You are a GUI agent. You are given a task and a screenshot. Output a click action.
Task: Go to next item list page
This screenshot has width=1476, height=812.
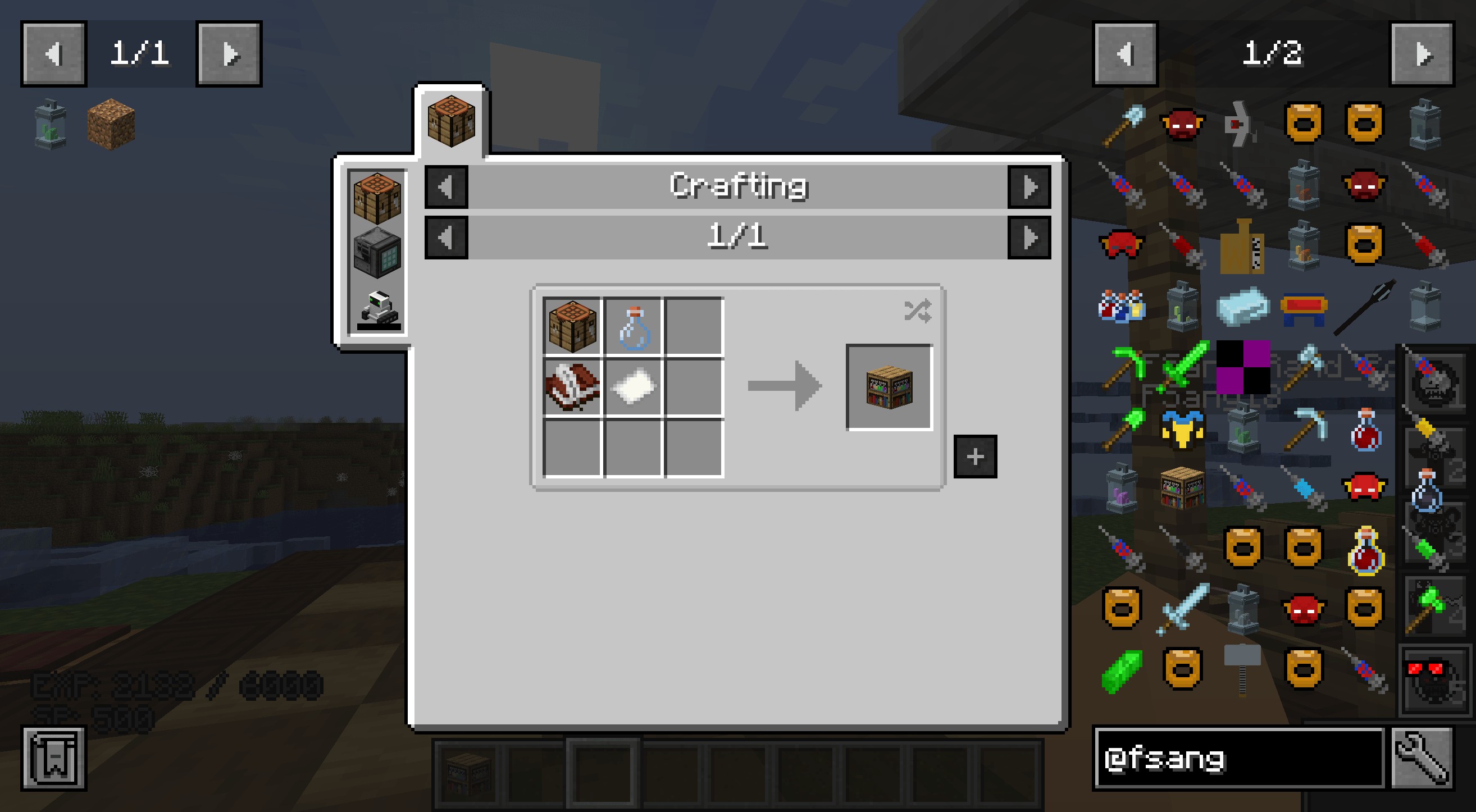(1422, 54)
